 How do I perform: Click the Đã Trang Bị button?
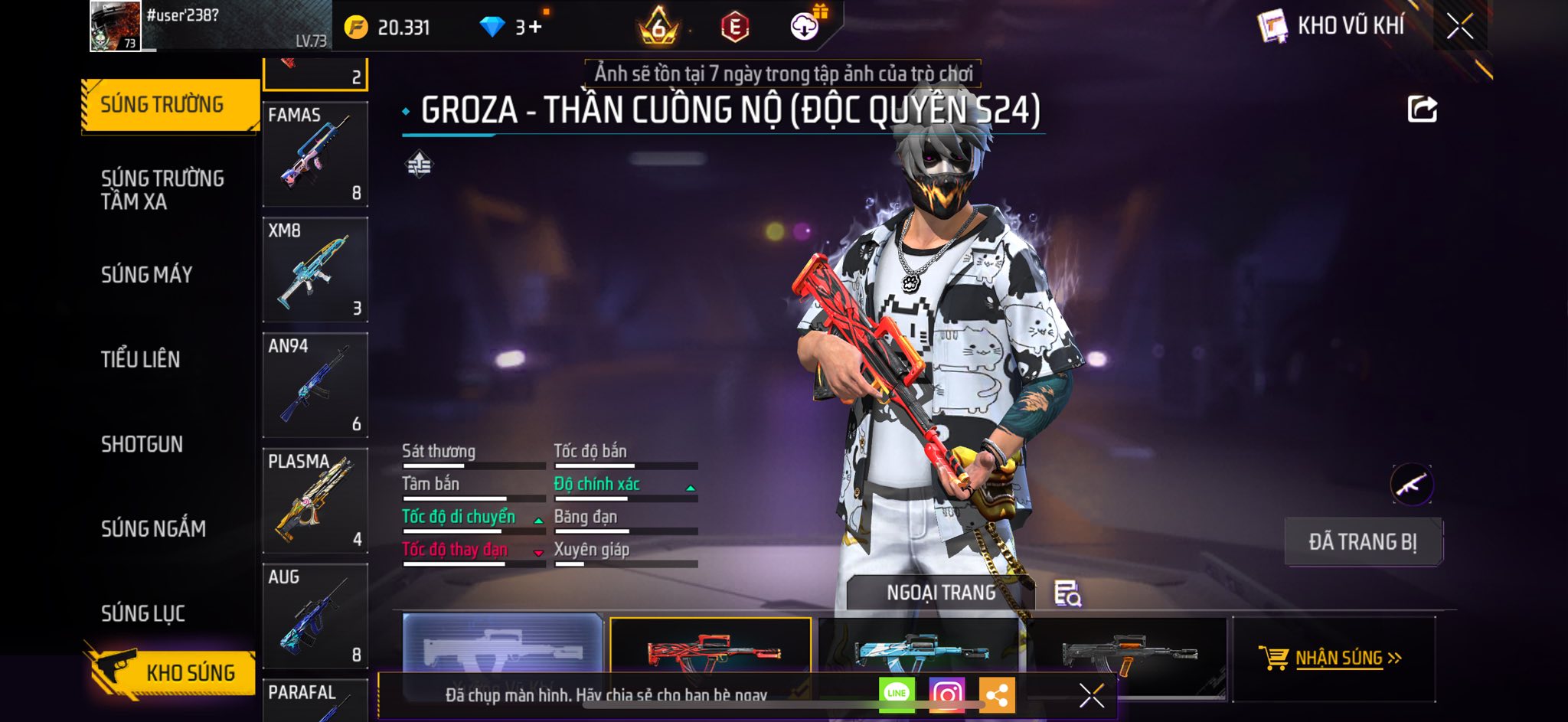[x=1362, y=541]
